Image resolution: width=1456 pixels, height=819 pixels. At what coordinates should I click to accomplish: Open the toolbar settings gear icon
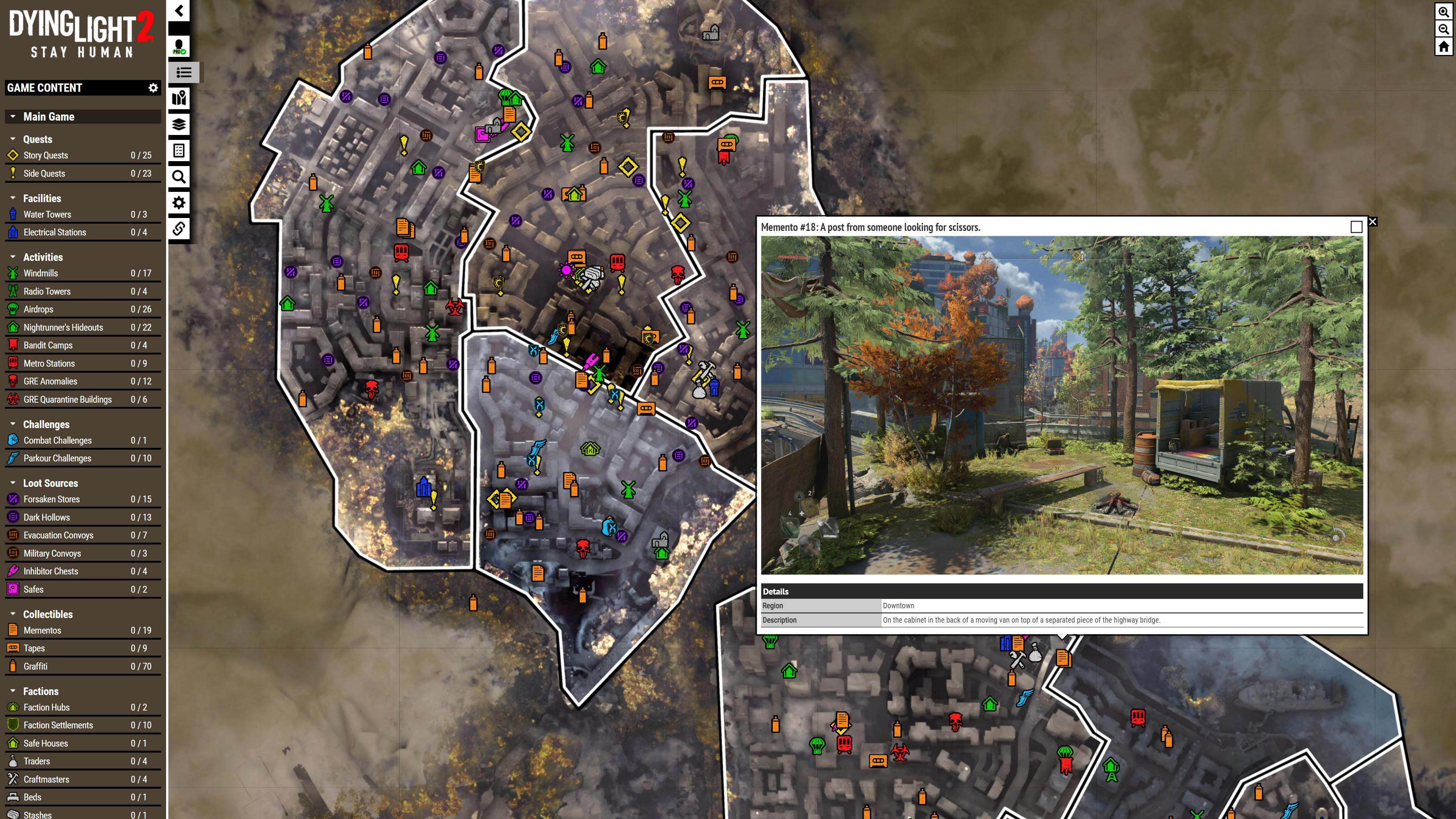click(179, 202)
